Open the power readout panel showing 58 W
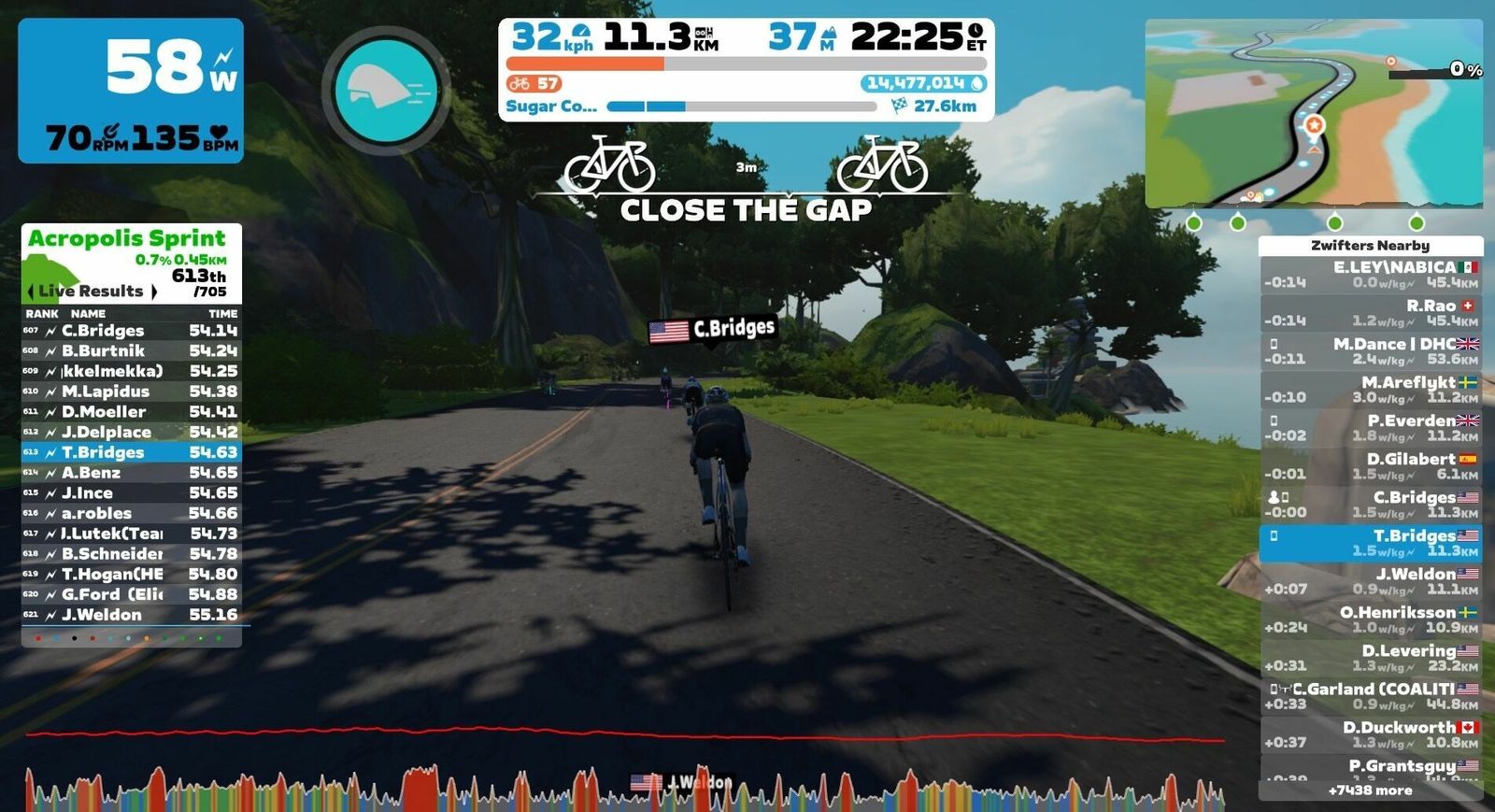1495x812 pixels. pyautogui.click(x=131, y=91)
